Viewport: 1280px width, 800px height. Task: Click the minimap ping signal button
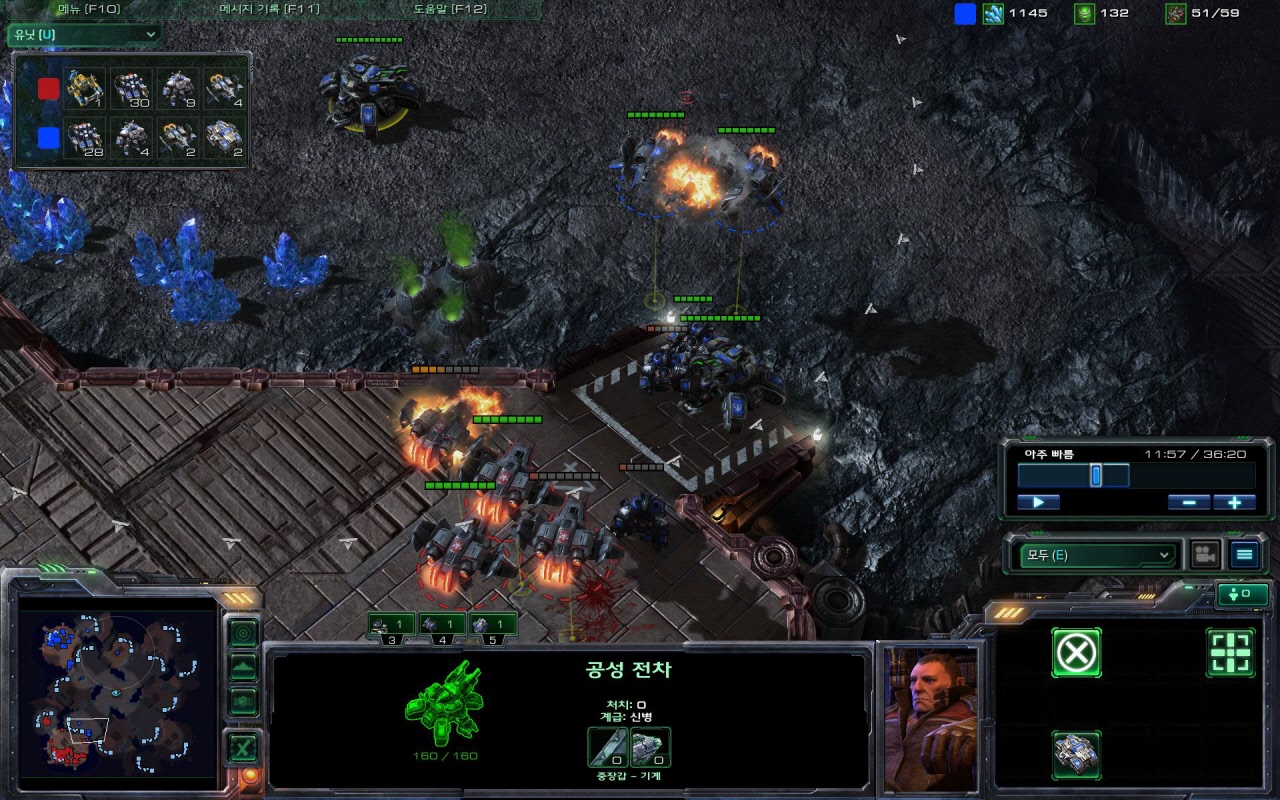coord(243,633)
